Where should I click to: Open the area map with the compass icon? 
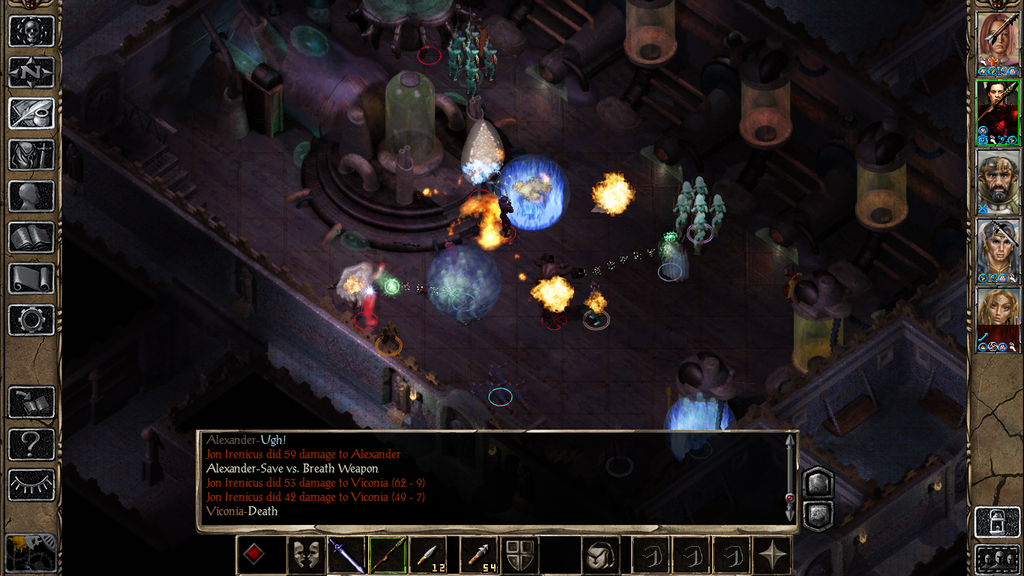(31, 72)
